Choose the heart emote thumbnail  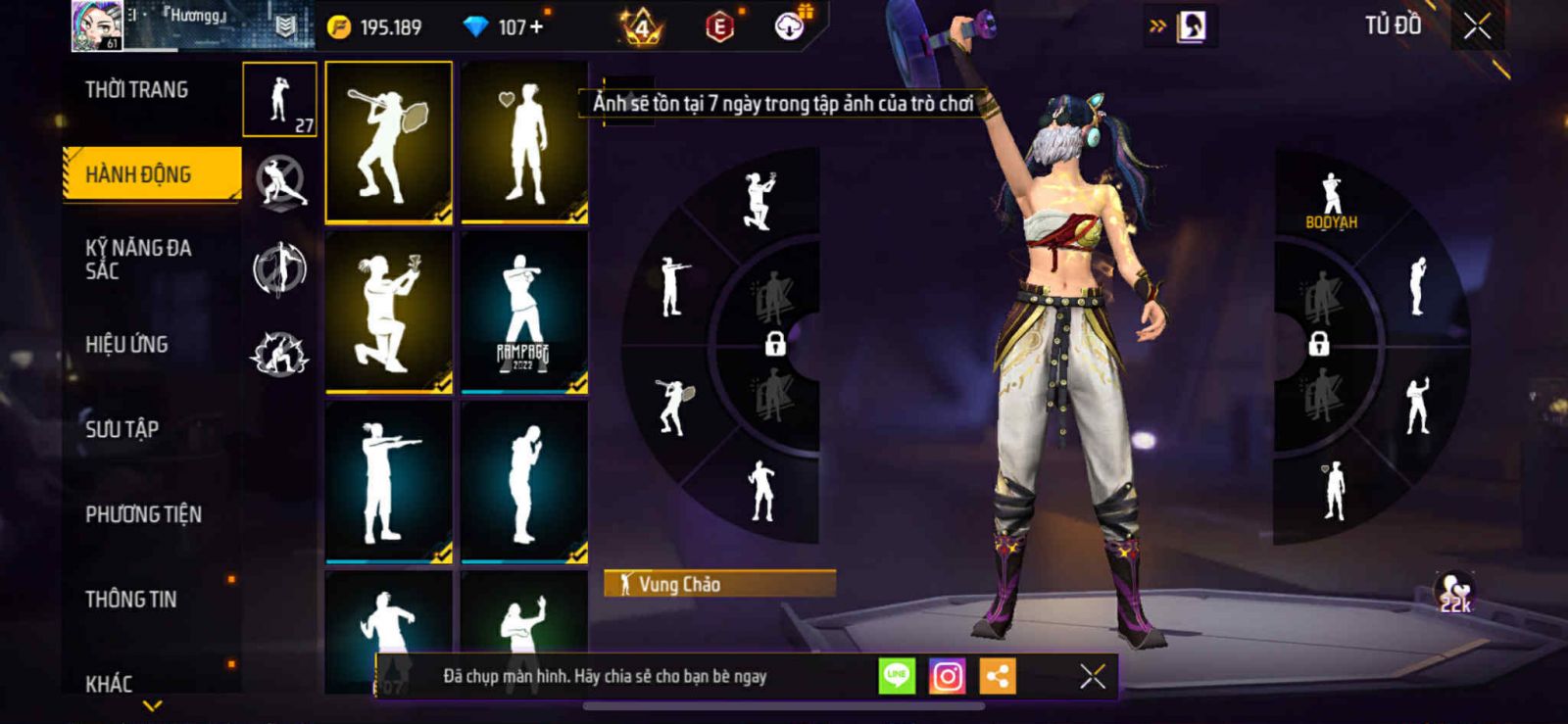[x=524, y=142]
